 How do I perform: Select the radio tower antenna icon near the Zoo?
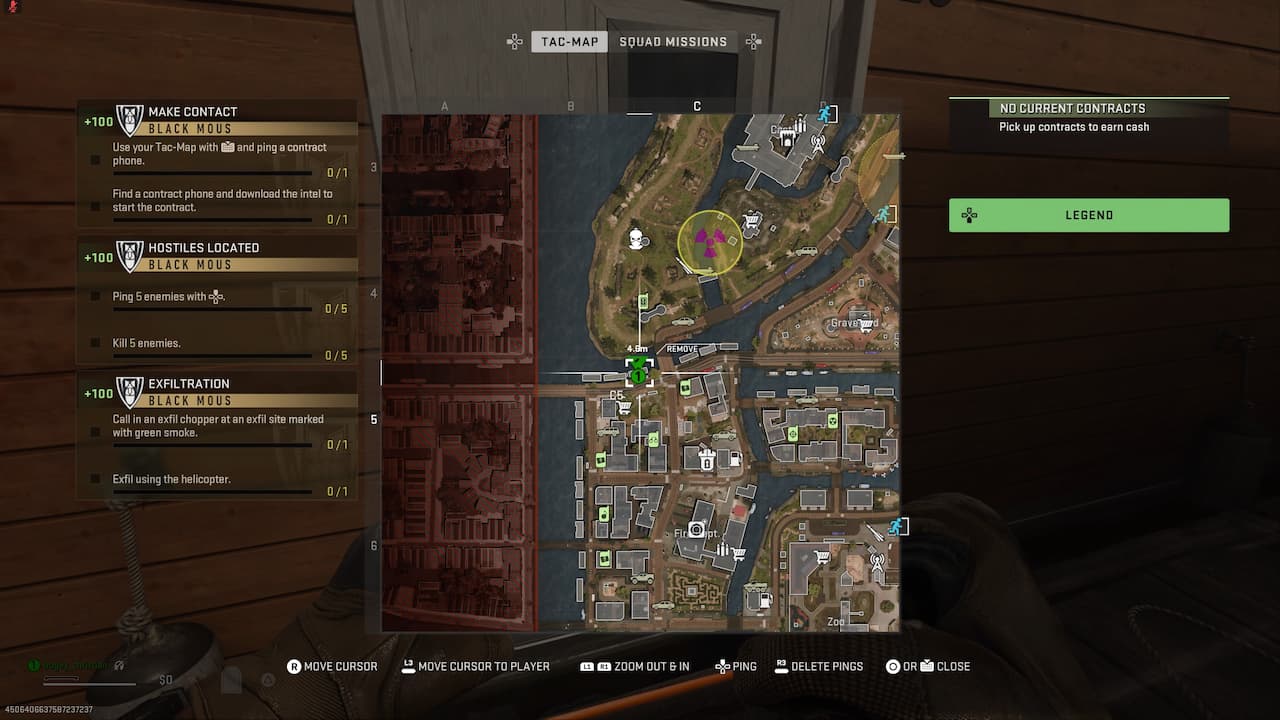(x=876, y=561)
